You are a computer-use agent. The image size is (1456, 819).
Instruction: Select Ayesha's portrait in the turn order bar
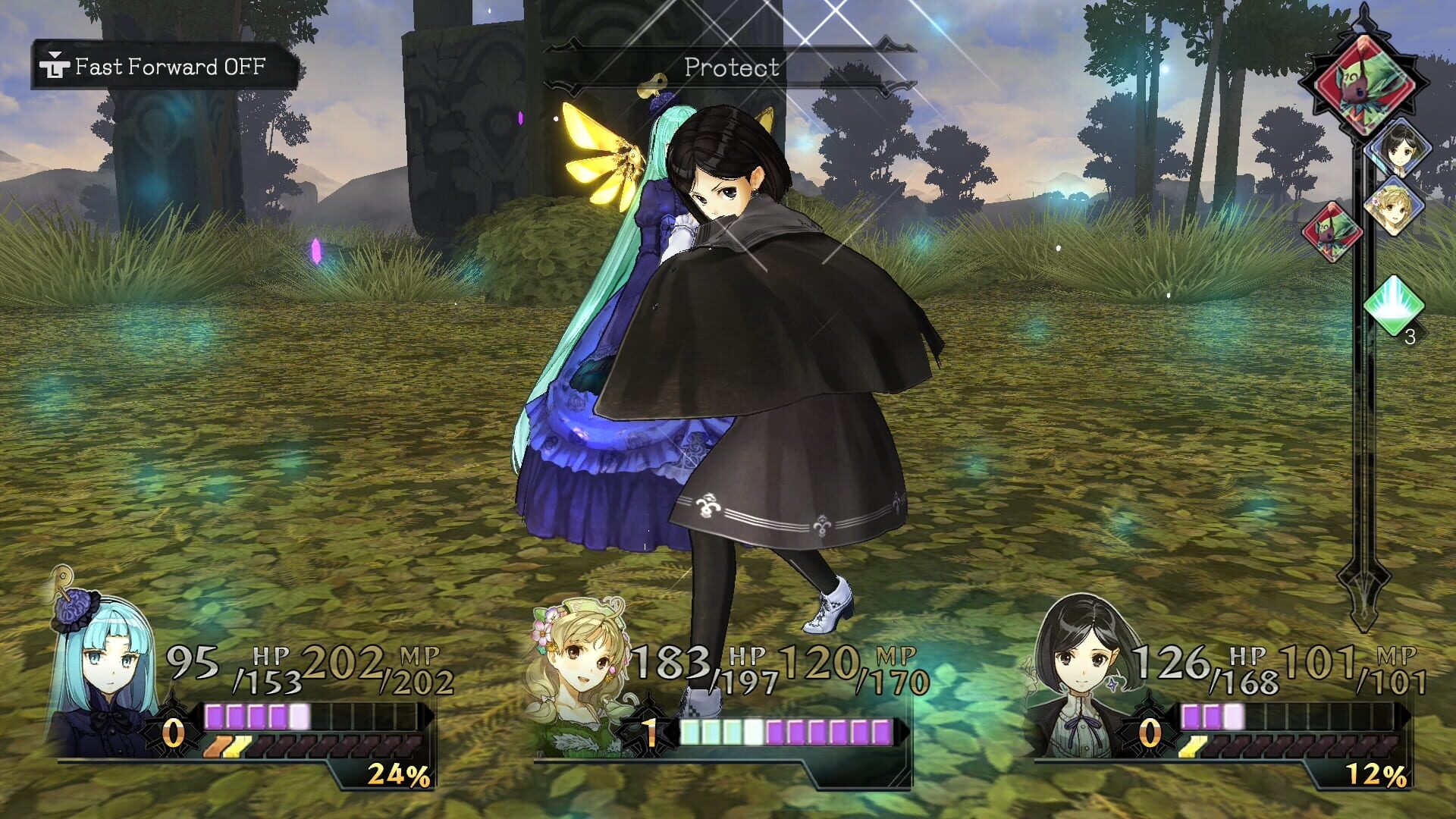(x=1399, y=205)
